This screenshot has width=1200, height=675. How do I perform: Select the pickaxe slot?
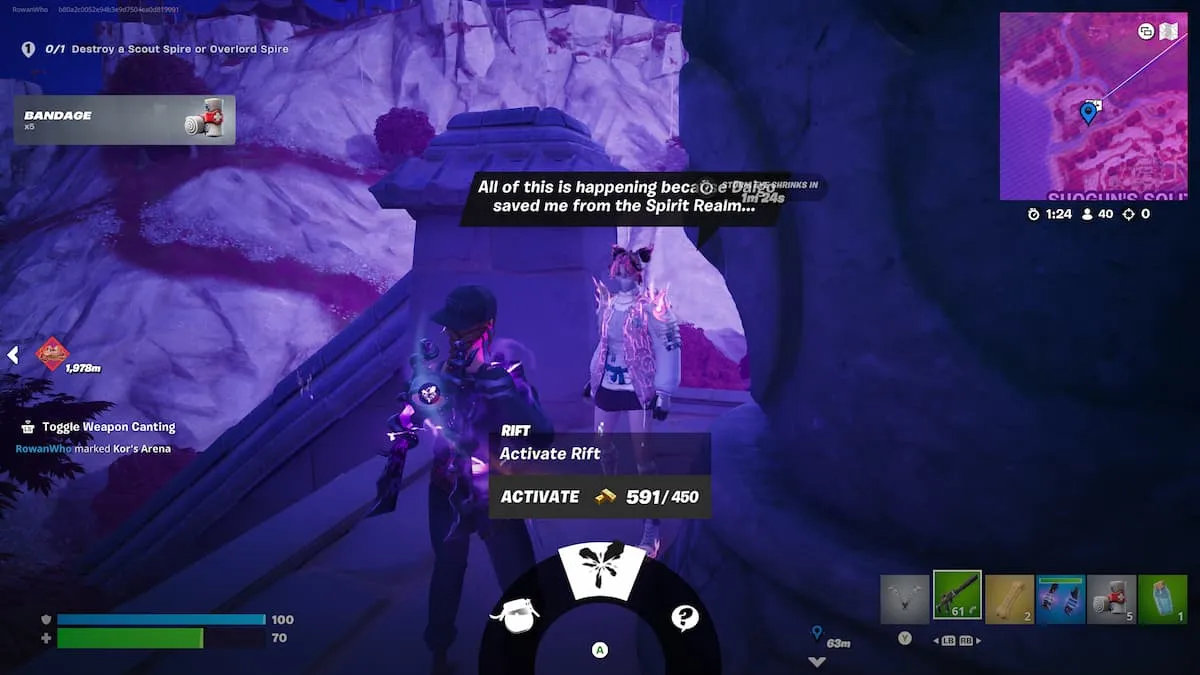[905, 599]
